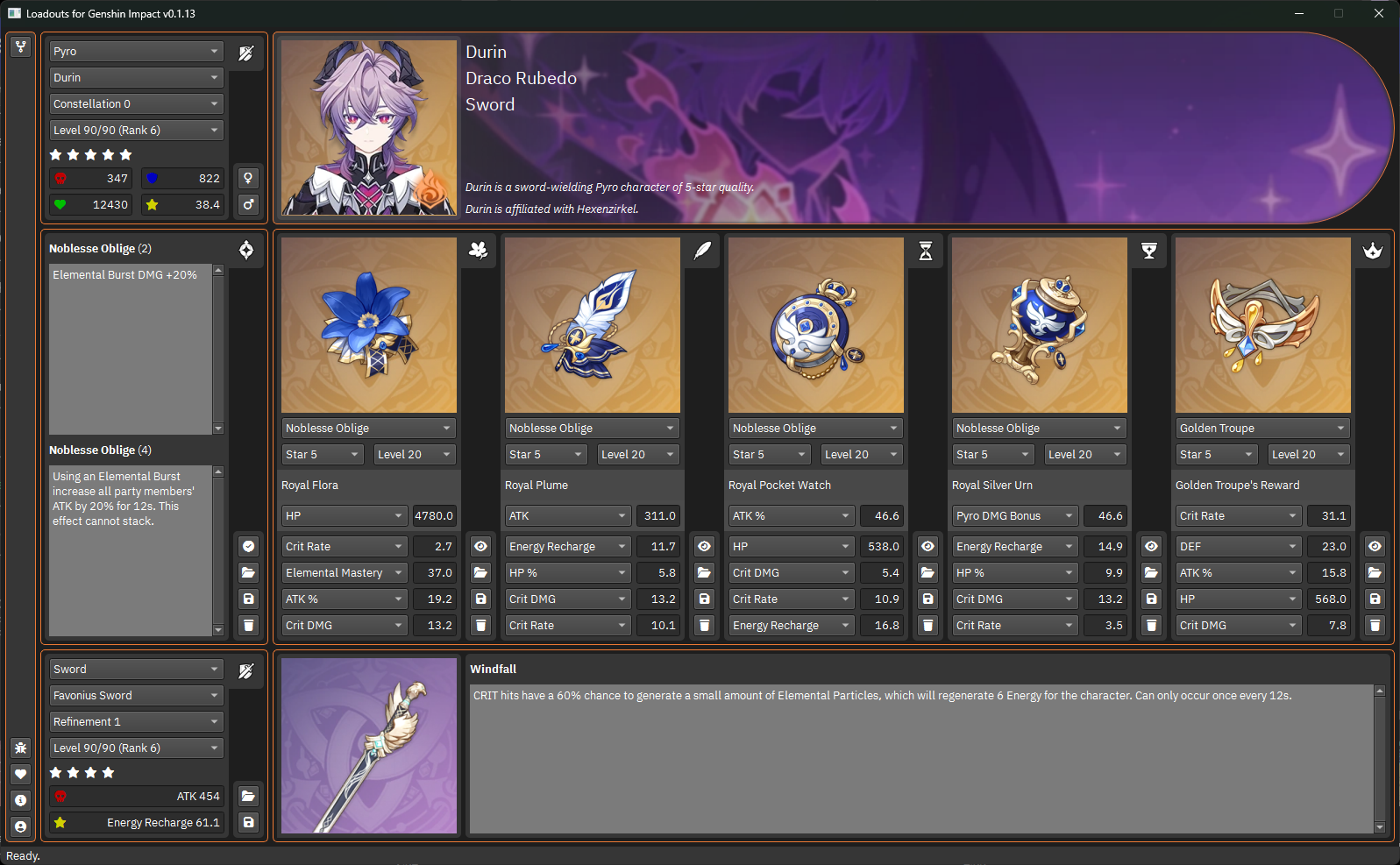Open the bug report icon in the left sidebar

[x=20, y=748]
